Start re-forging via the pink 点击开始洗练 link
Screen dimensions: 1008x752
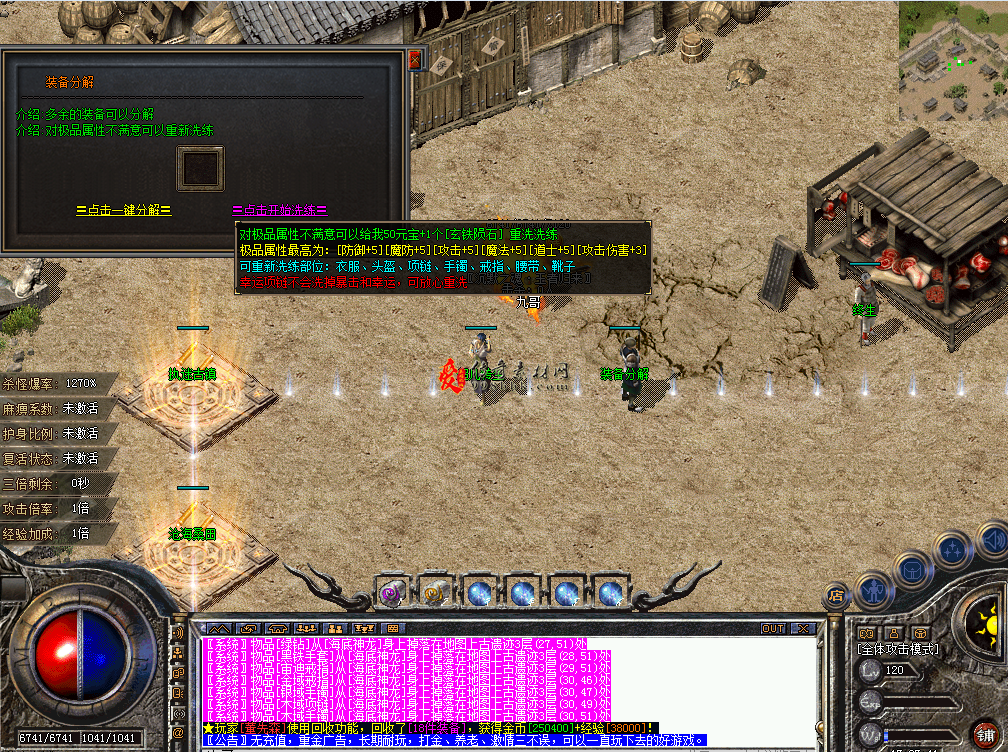click(279, 210)
